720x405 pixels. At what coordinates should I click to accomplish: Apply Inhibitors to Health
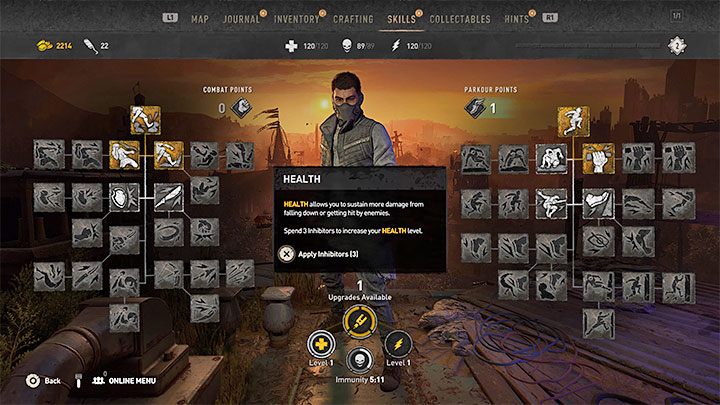tap(322, 254)
